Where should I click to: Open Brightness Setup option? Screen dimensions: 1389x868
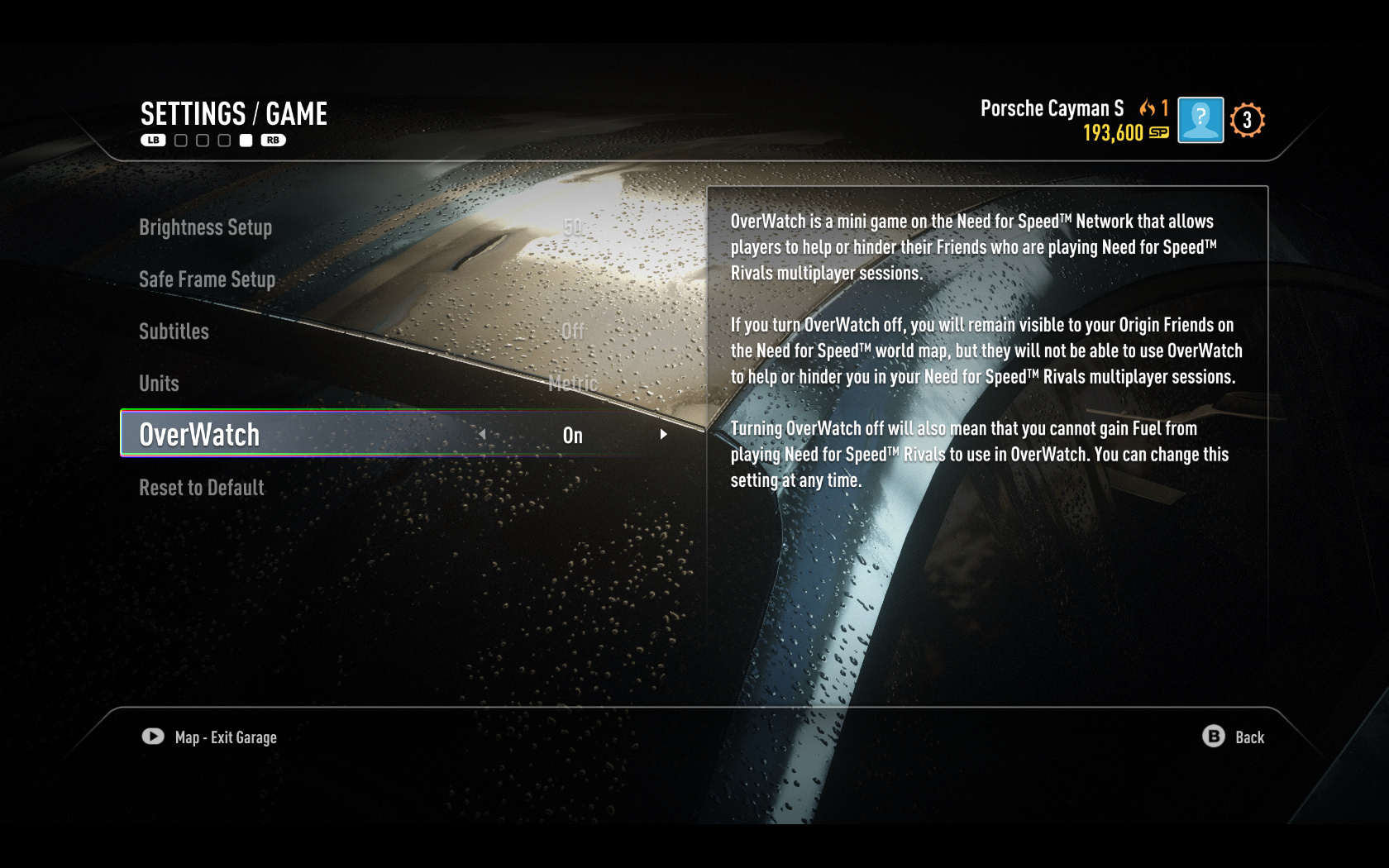(x=205, y=227)
